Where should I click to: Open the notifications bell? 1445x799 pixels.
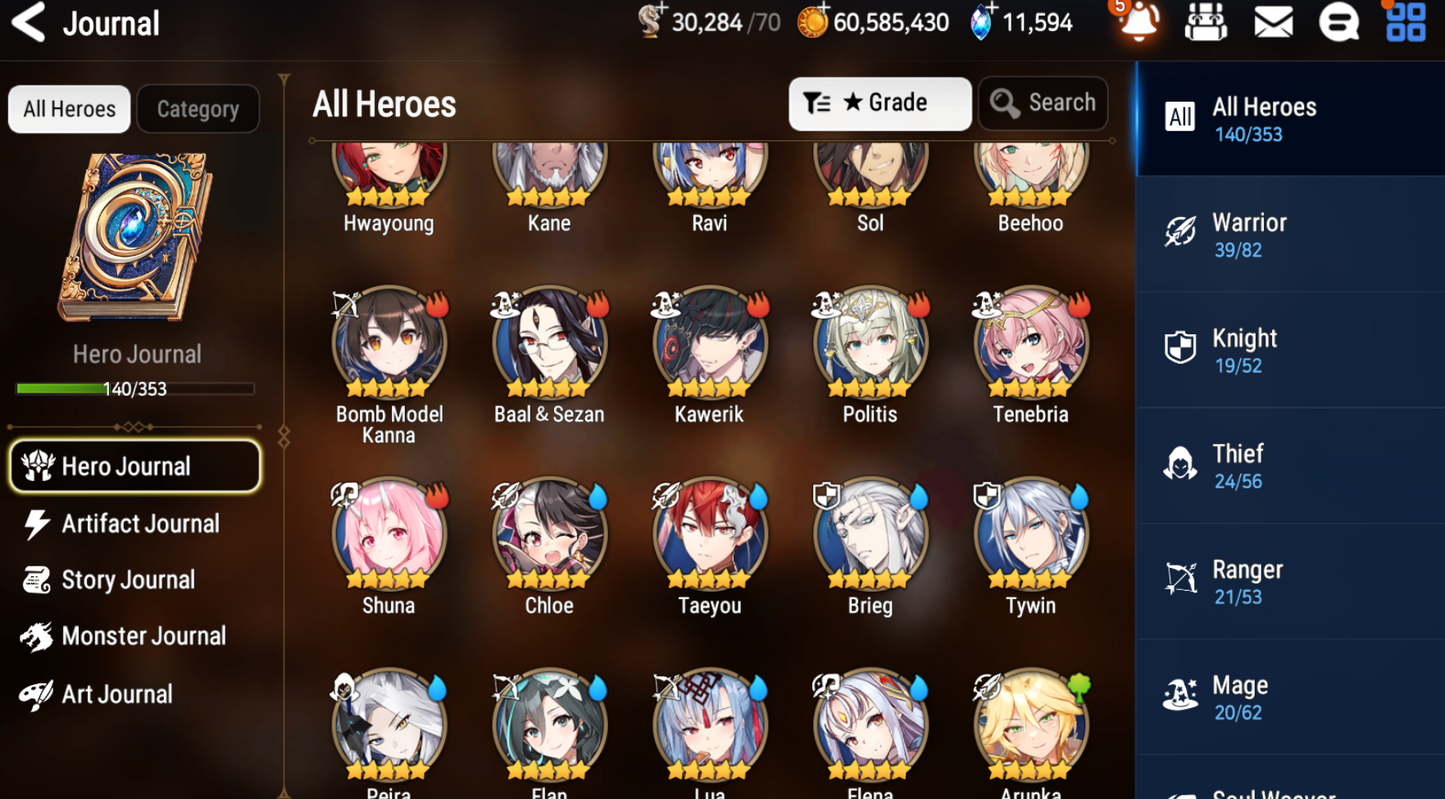[1138, 22]
